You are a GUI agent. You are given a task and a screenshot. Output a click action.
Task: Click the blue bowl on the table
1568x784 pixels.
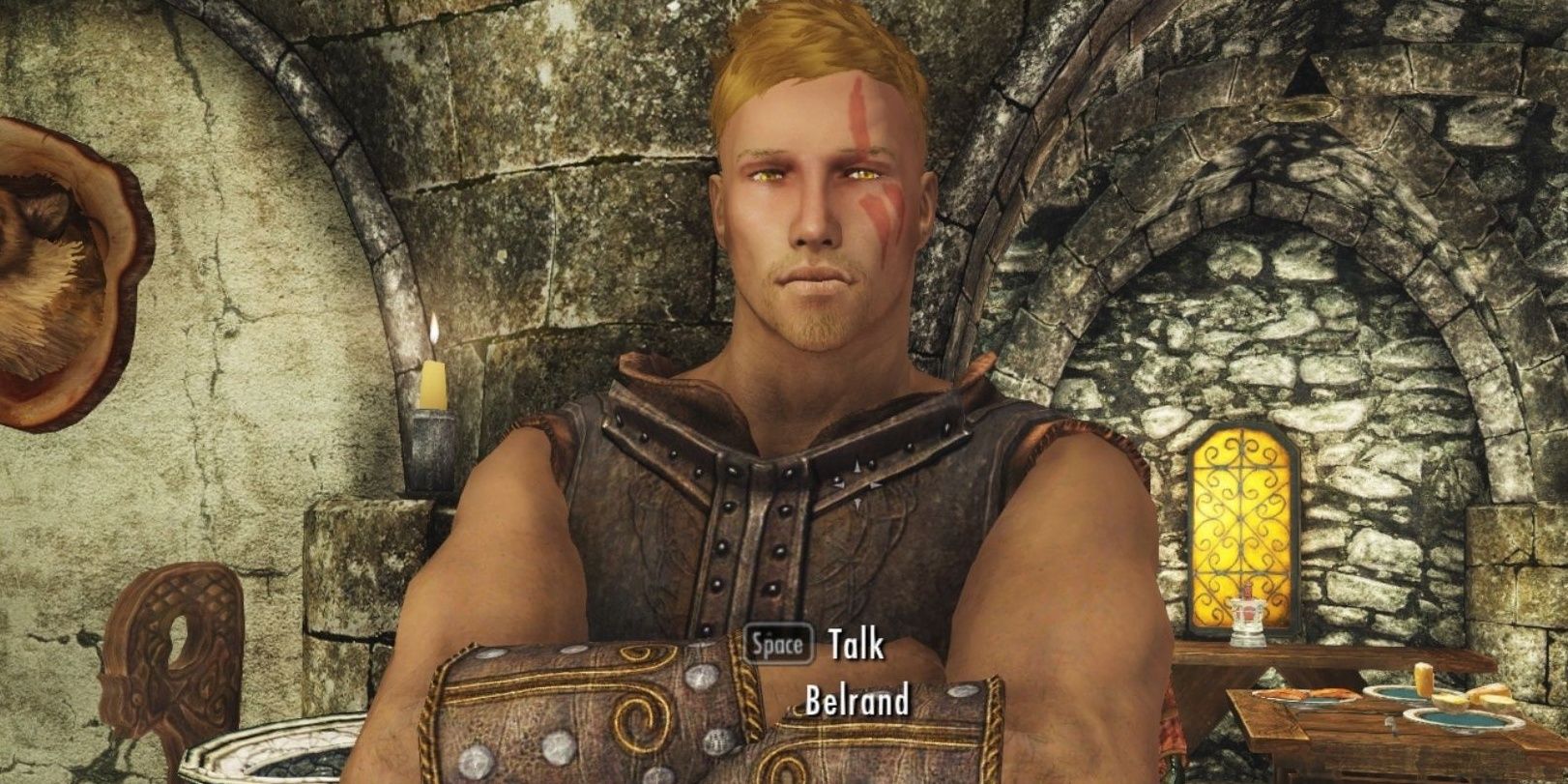pos(1460,720)
